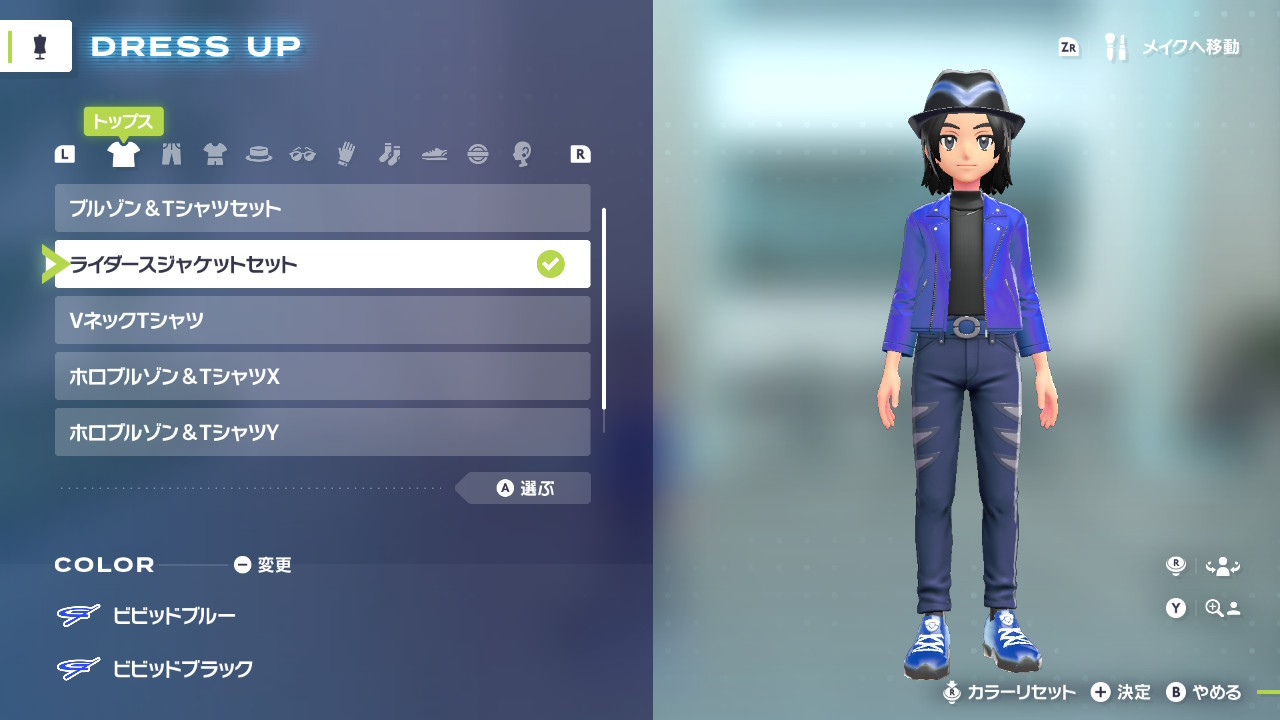Select ホロブルゾン＆TシャツX from the list
The height and width of the screenshot is (720, 1280).
(322, 376)
